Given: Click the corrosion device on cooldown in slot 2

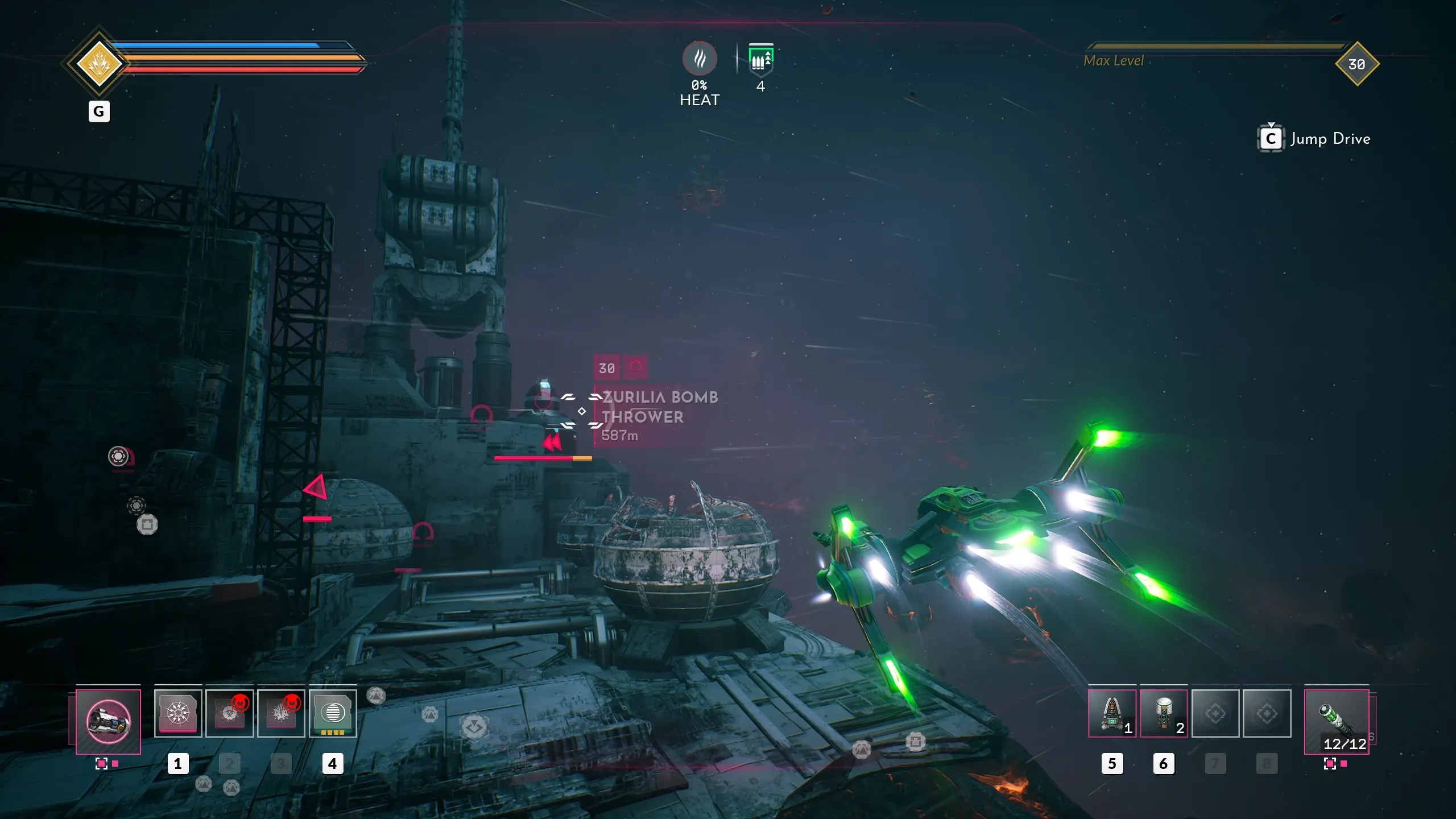Looking at the screenshot, I should (x=229, y=712).
